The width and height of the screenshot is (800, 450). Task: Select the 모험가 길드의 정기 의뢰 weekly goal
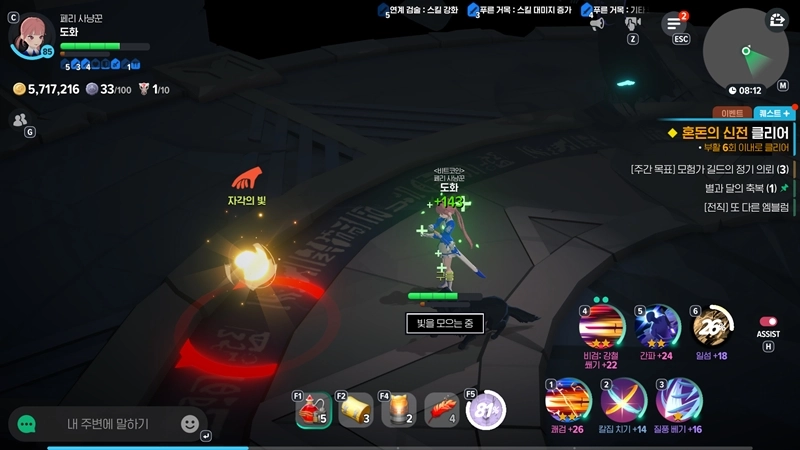click(x=710, y=169)
